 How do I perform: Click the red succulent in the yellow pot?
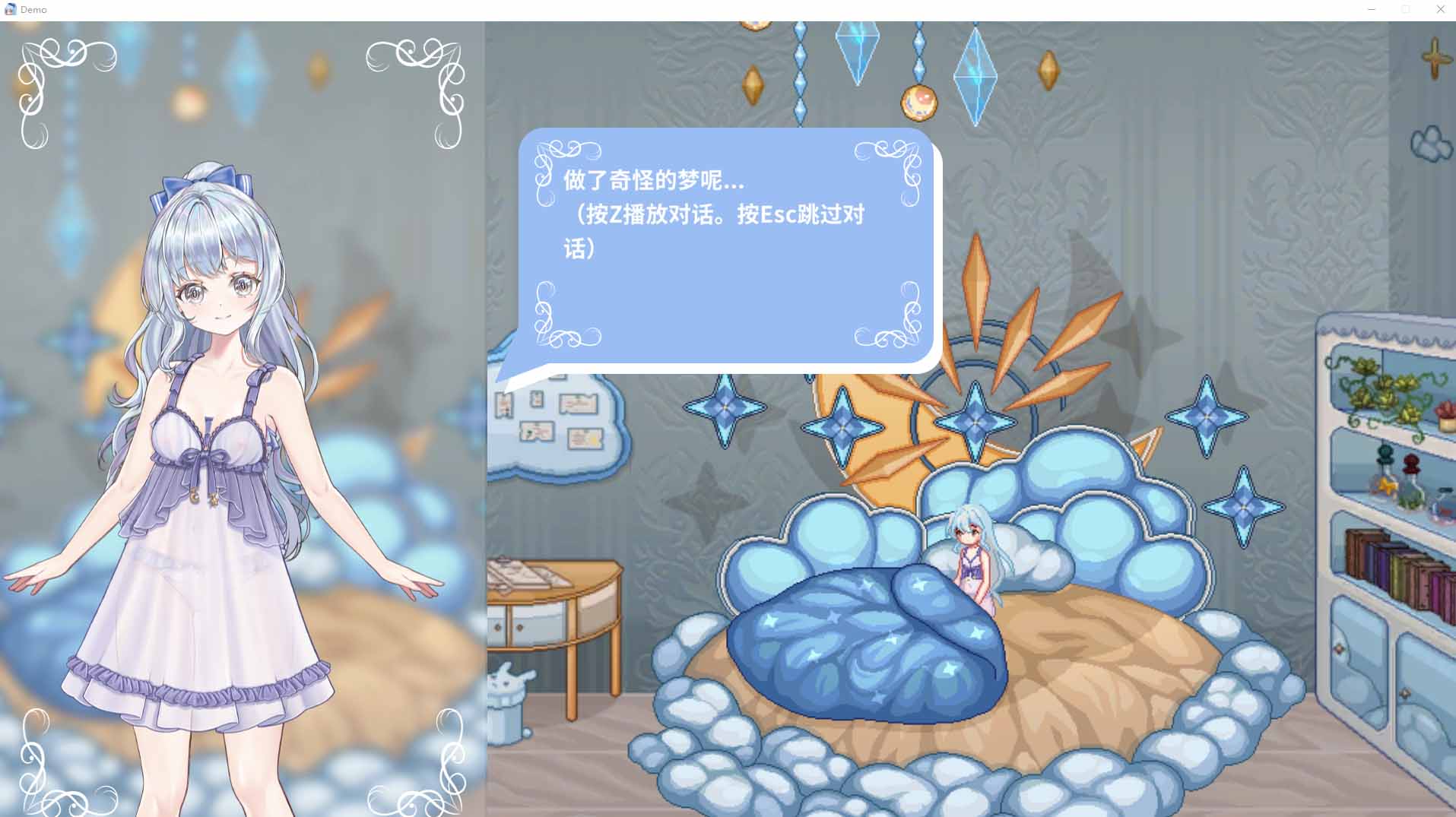coord(1445,410)
